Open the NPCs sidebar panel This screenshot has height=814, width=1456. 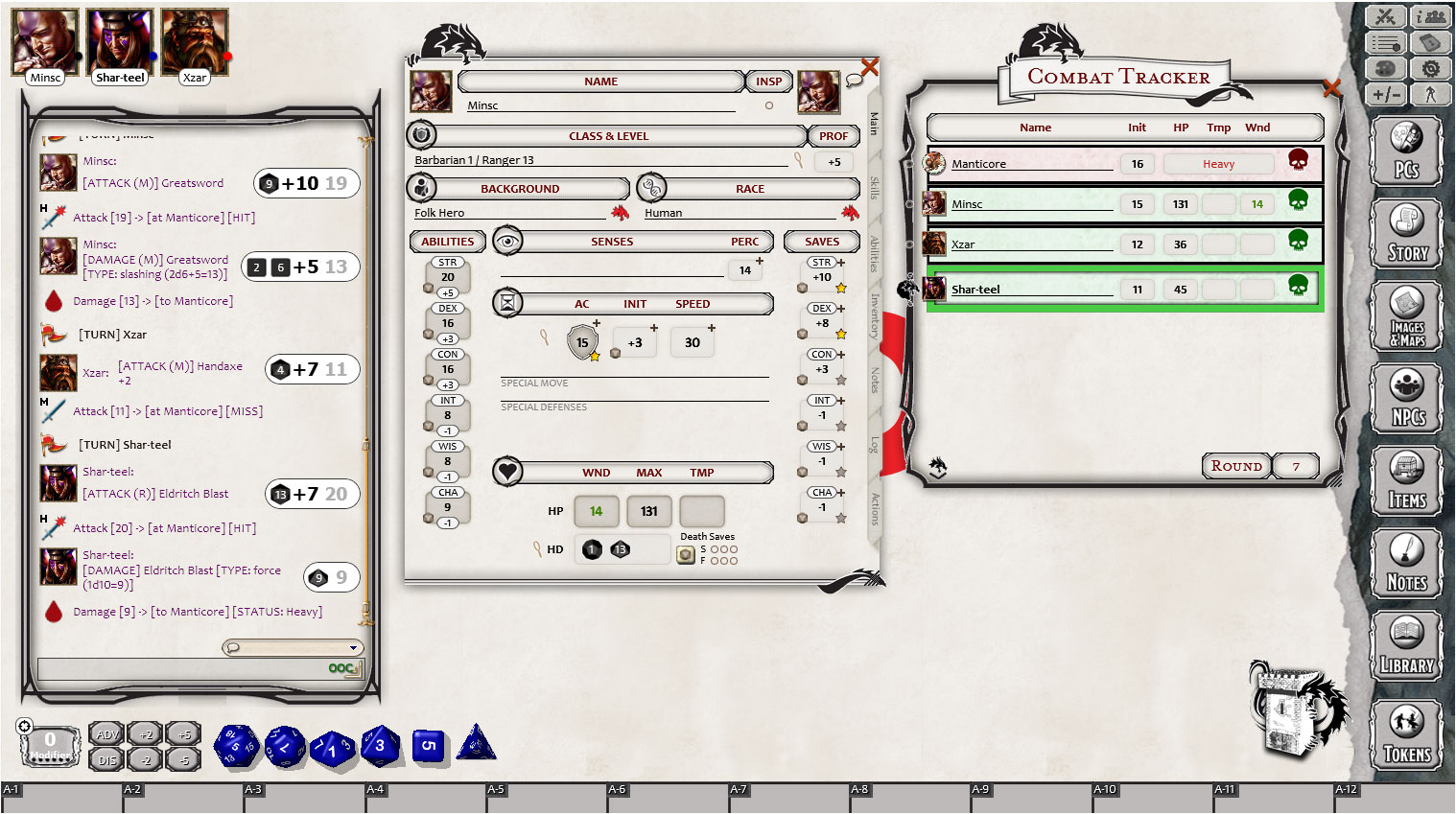(x=1405, y=397)
